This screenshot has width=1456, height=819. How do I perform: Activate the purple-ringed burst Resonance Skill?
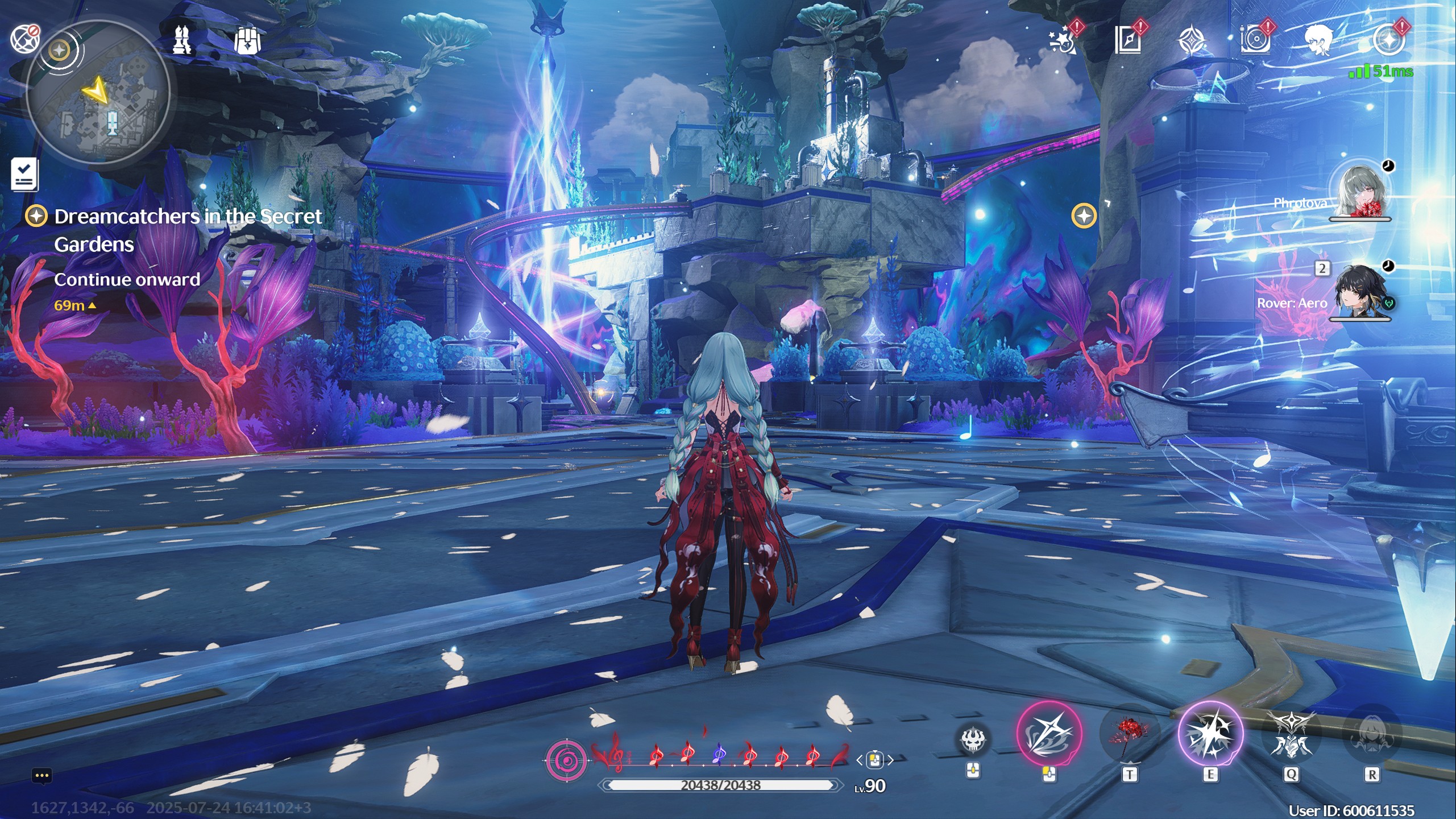(x=1210, y=734)
